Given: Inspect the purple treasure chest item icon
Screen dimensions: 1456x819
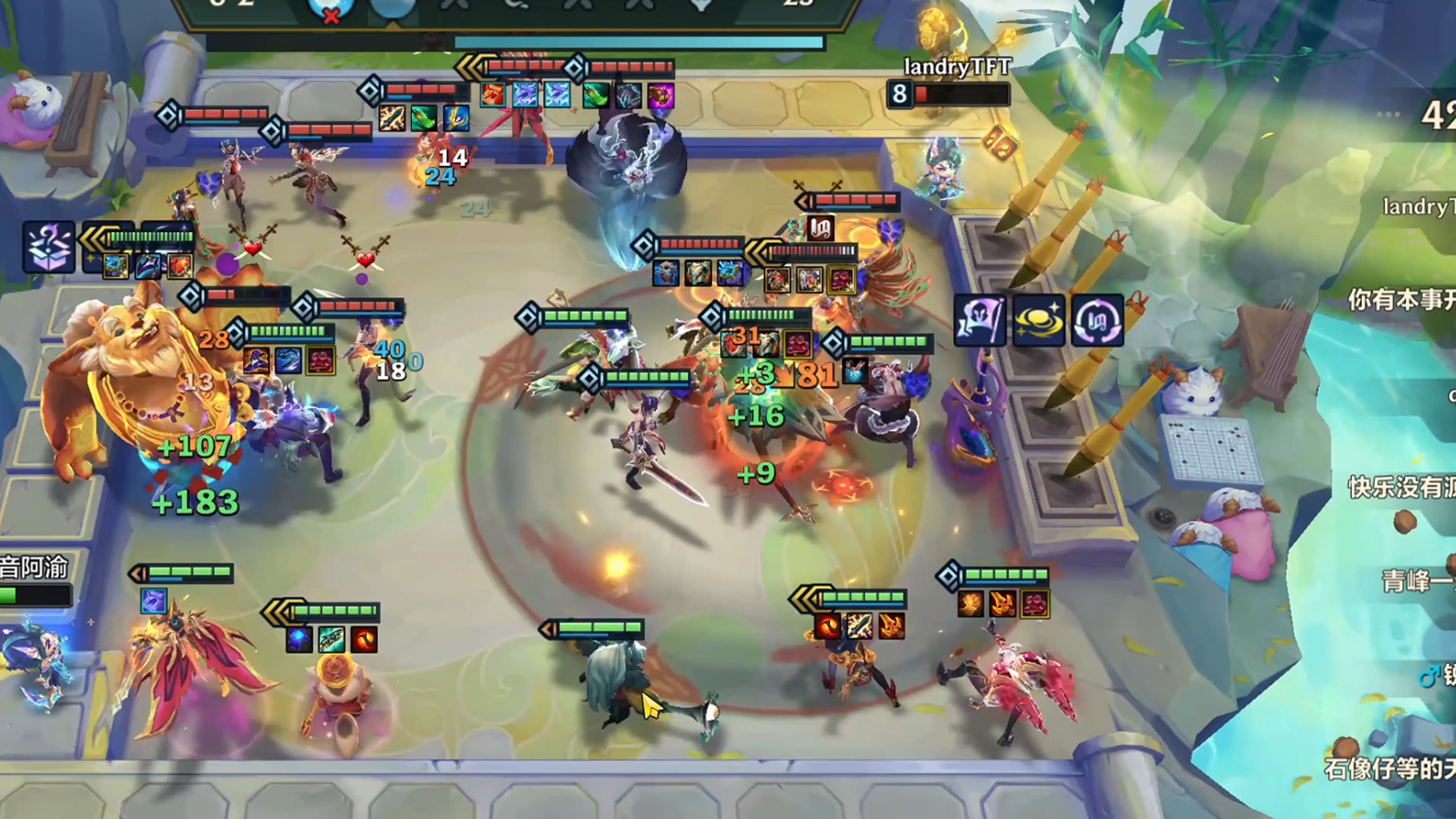Looking at the screenshot, I should pos(661,96).
